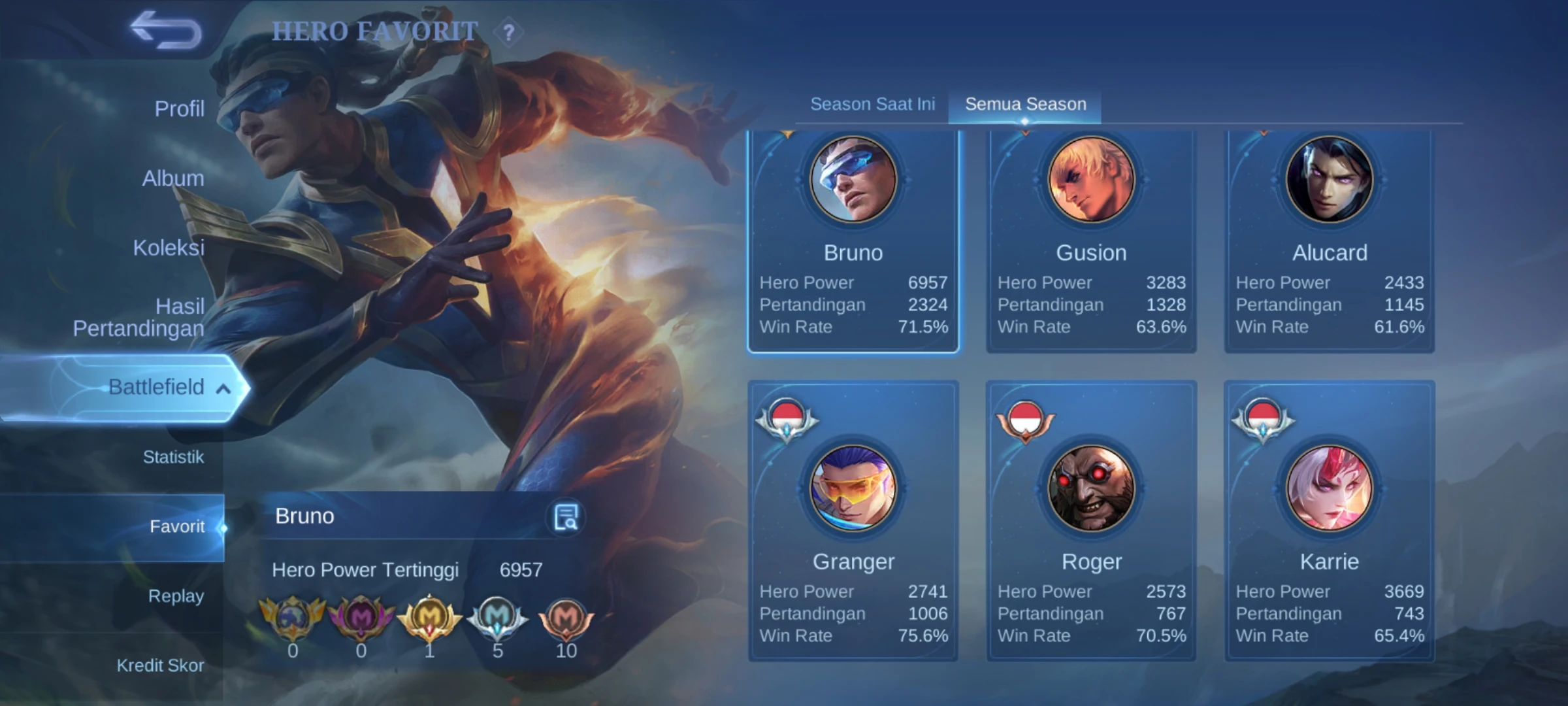This screenshot has height=706, width=1568.
Task: Open the Replay submenu
Action: coord(176,596)
